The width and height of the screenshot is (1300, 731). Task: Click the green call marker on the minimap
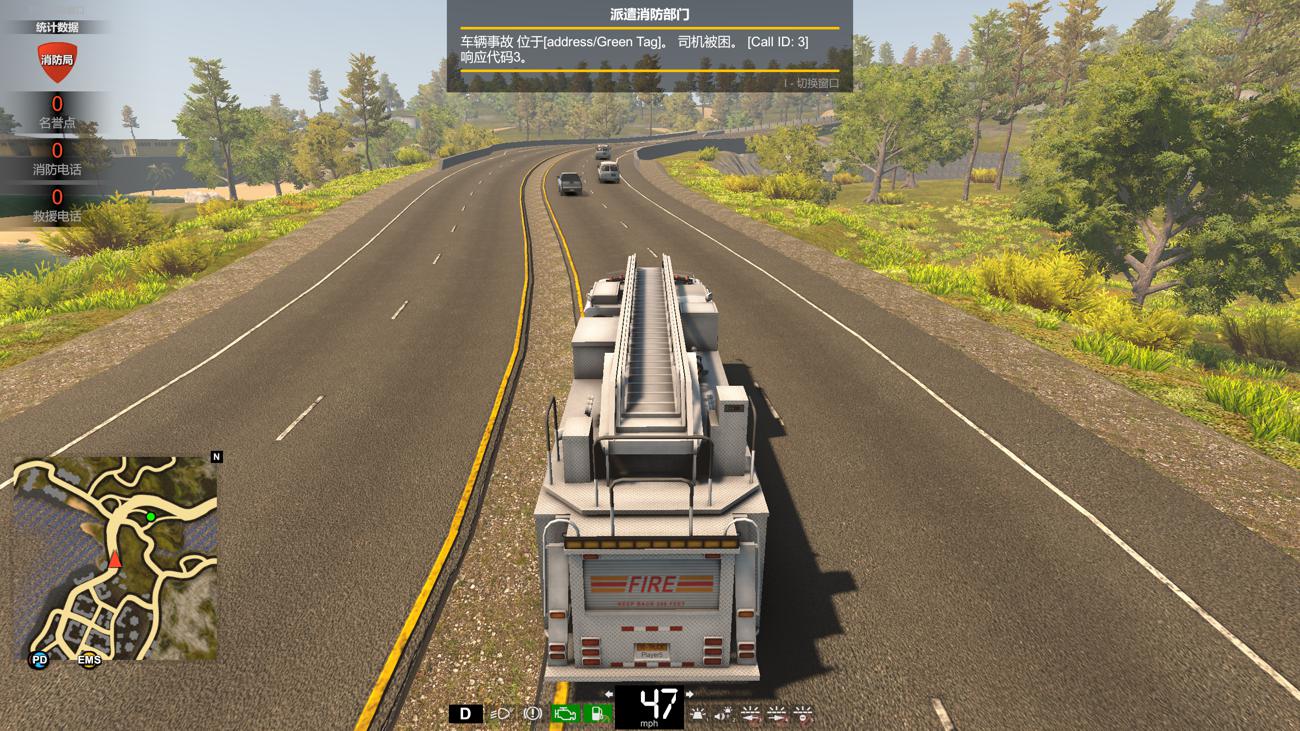coord(150,515)
